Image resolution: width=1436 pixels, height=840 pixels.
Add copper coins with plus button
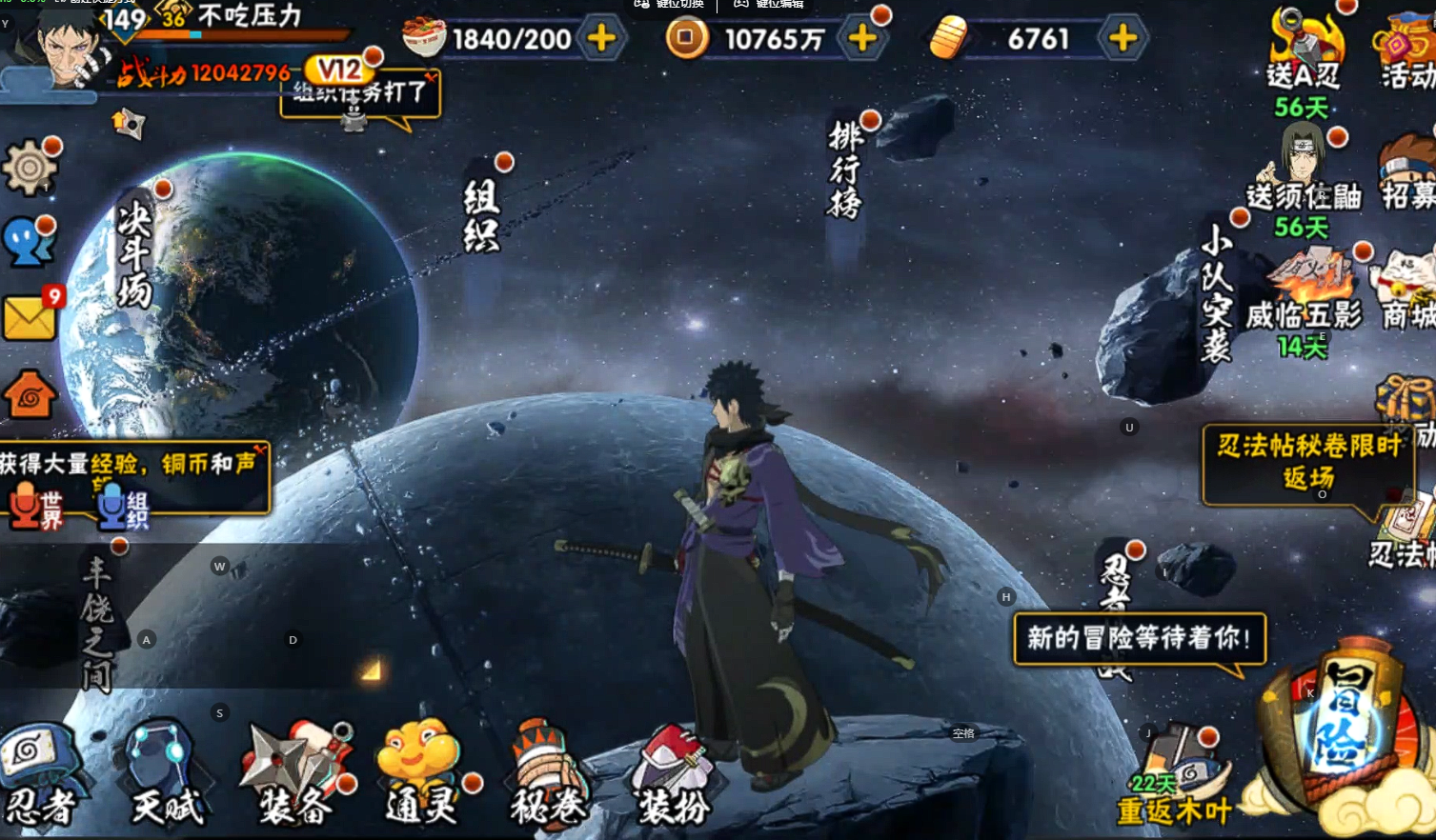(x=862, y=39)
